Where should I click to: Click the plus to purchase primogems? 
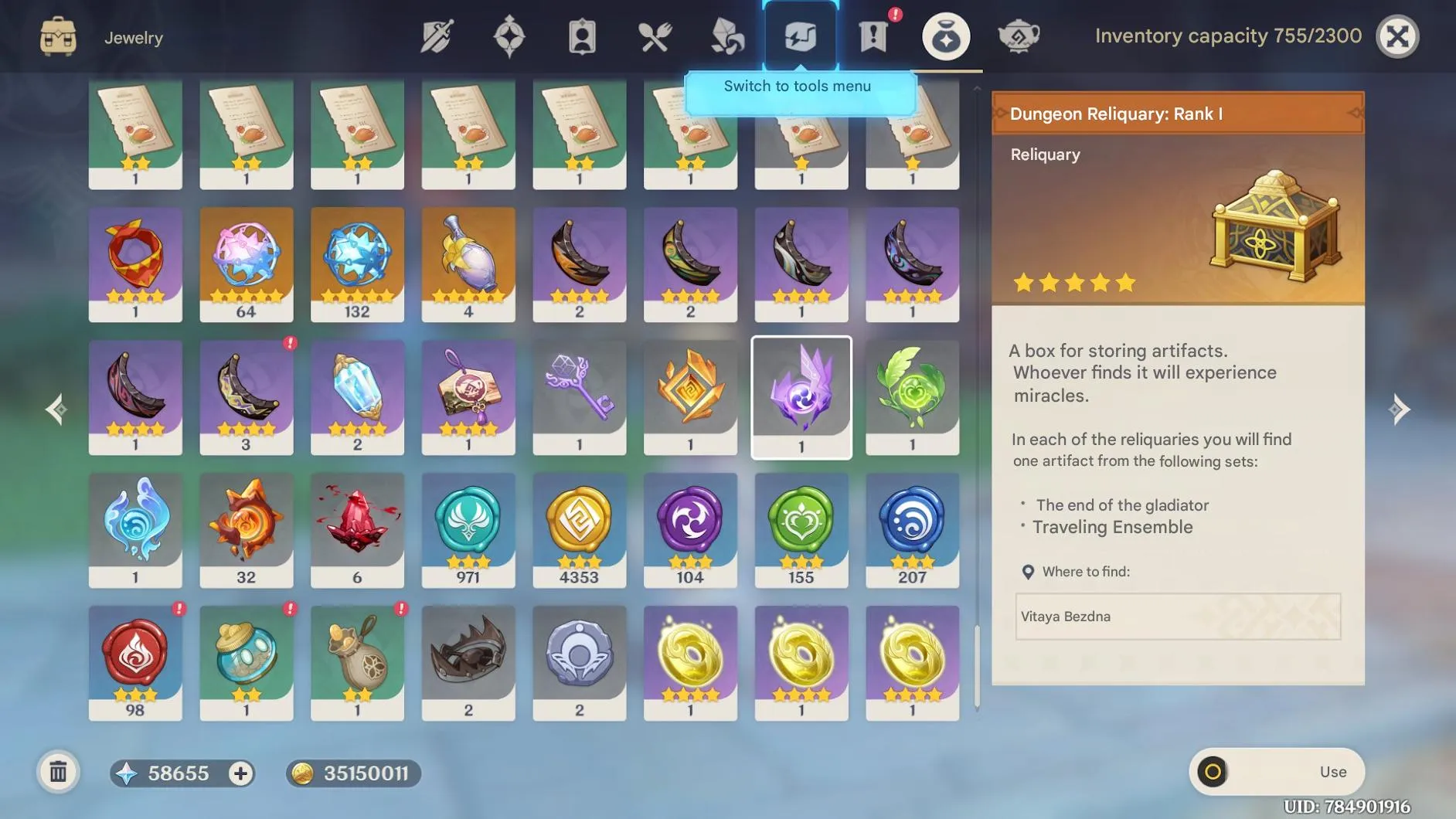click(x=240, y=773)
